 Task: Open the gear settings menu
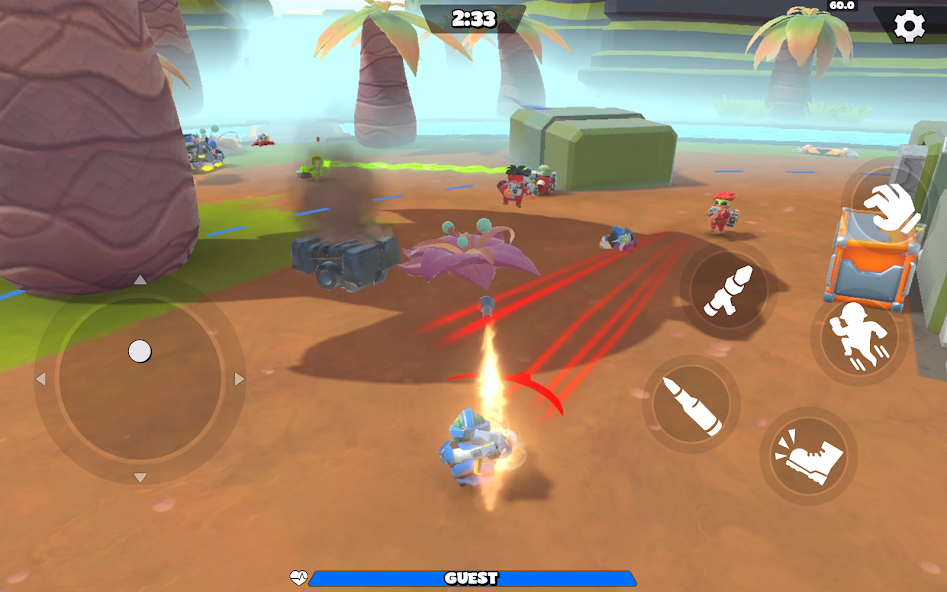(909, 25)
